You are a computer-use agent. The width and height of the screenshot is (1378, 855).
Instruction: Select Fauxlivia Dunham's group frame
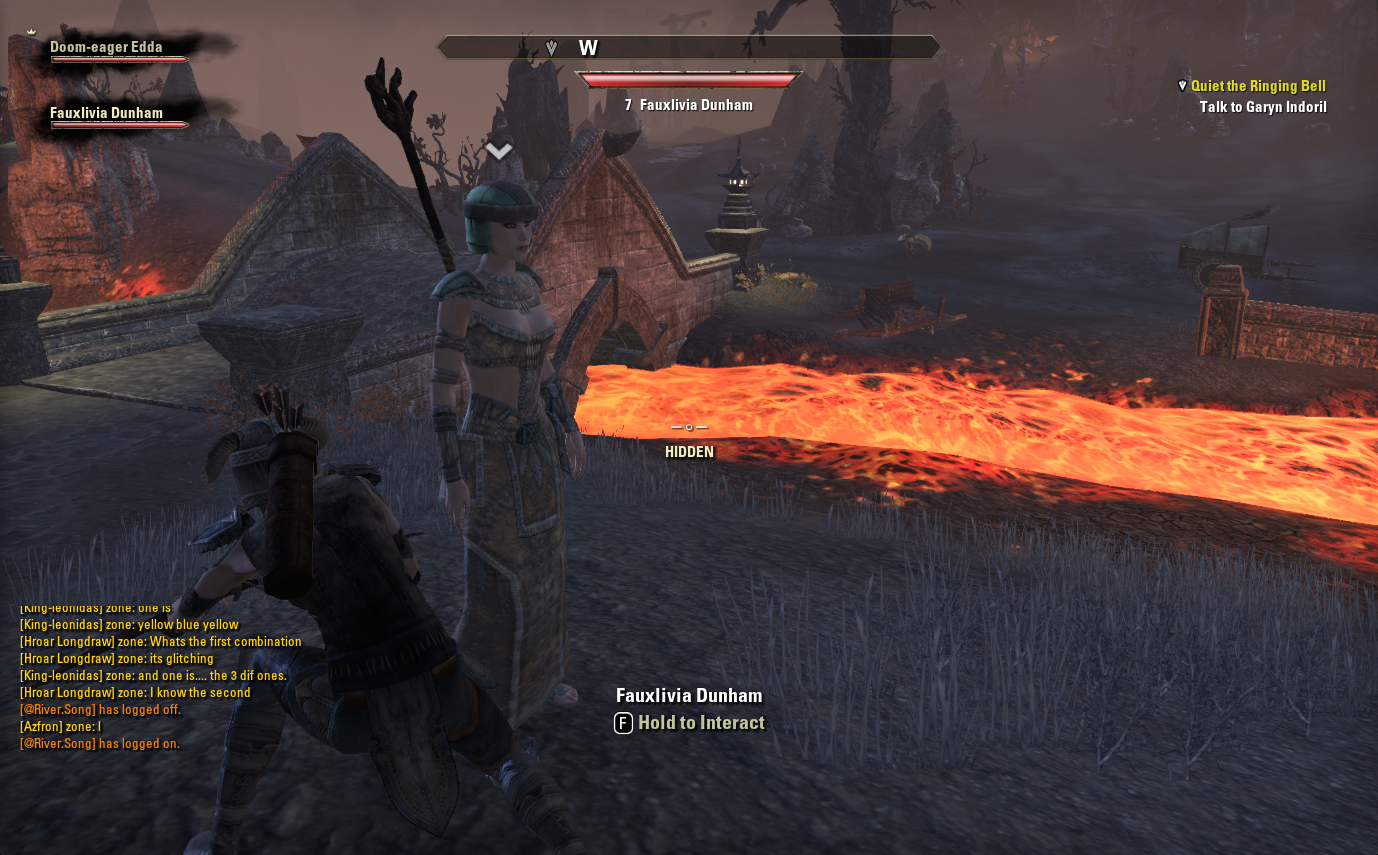[x=106, y=114]
